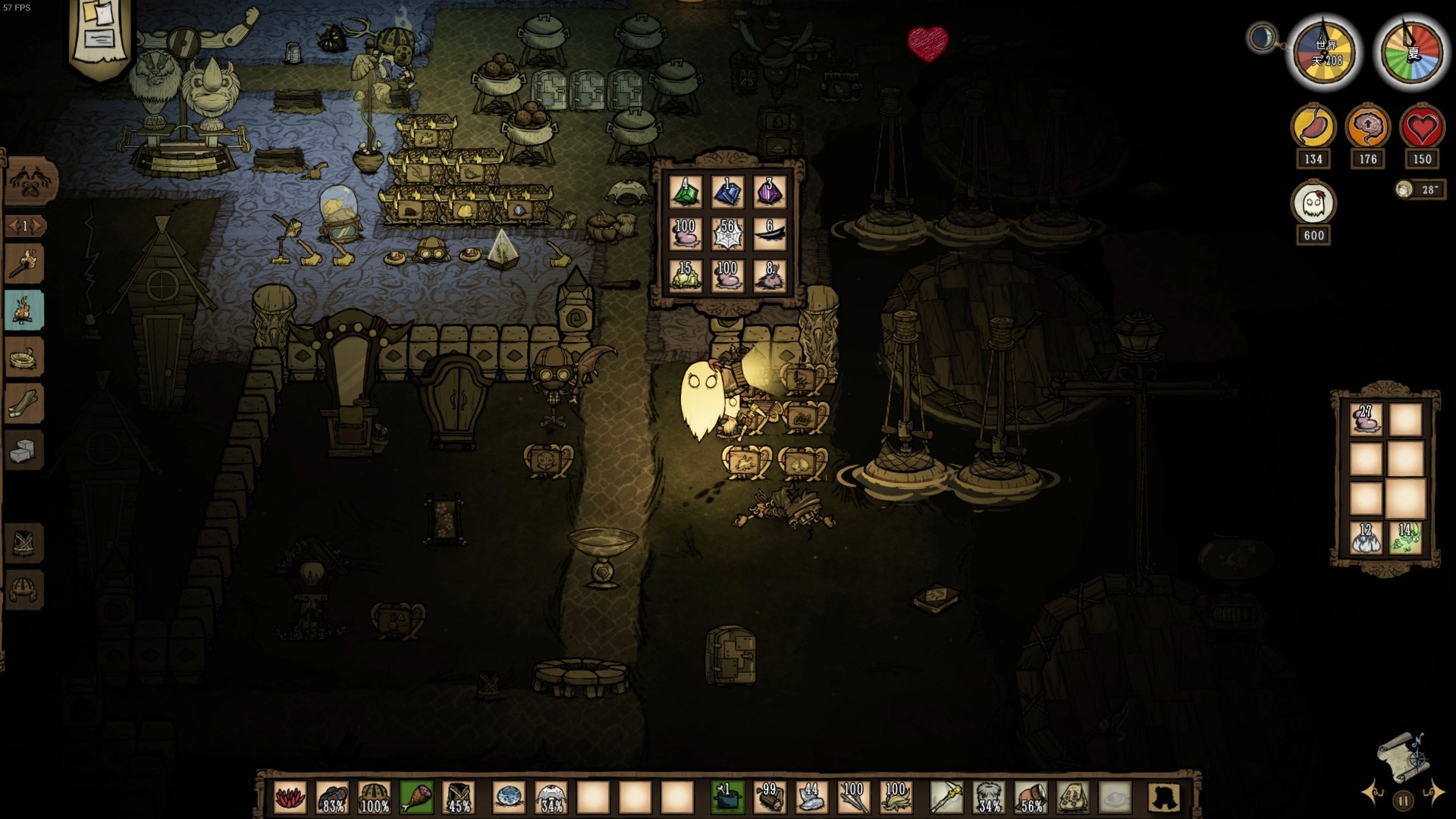The image size is (1456, 819).
Task: Select the green gem stack in chest
Action: [686, 192]
